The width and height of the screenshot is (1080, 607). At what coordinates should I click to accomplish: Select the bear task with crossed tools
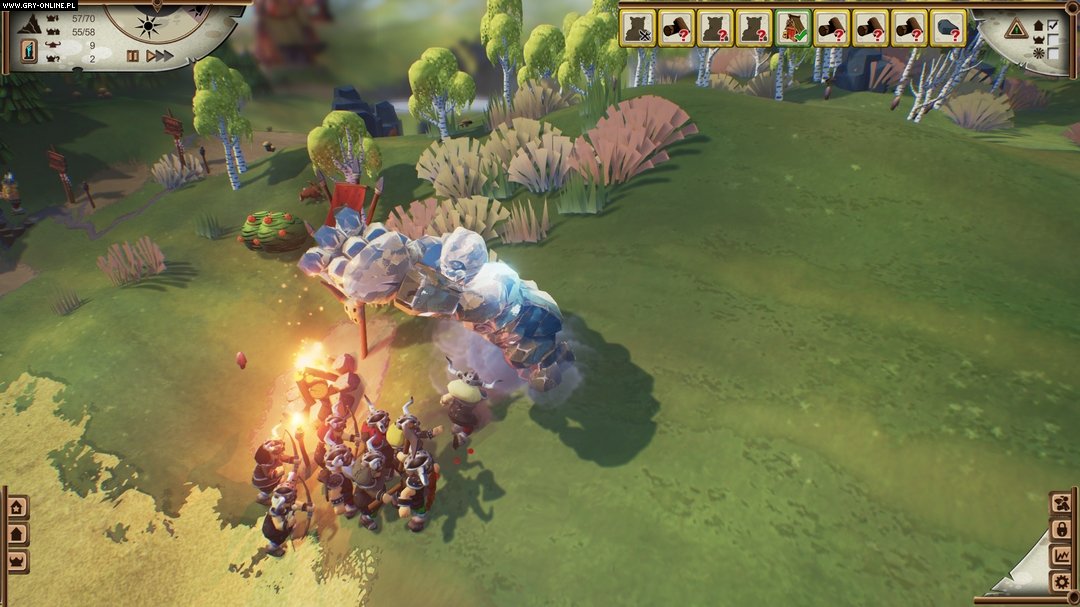pyautogui.click(x=637, y=28)
